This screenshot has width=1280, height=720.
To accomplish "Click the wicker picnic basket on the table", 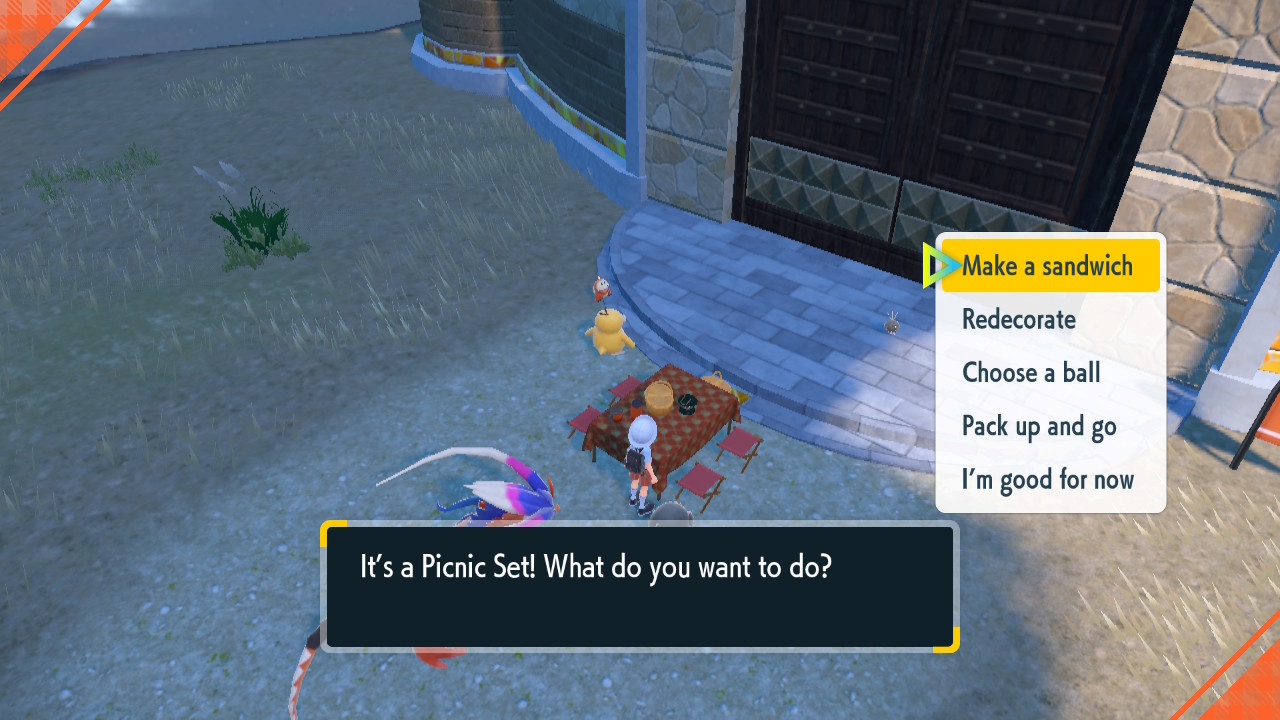I will pyautogui.click(x=660, y=399).
